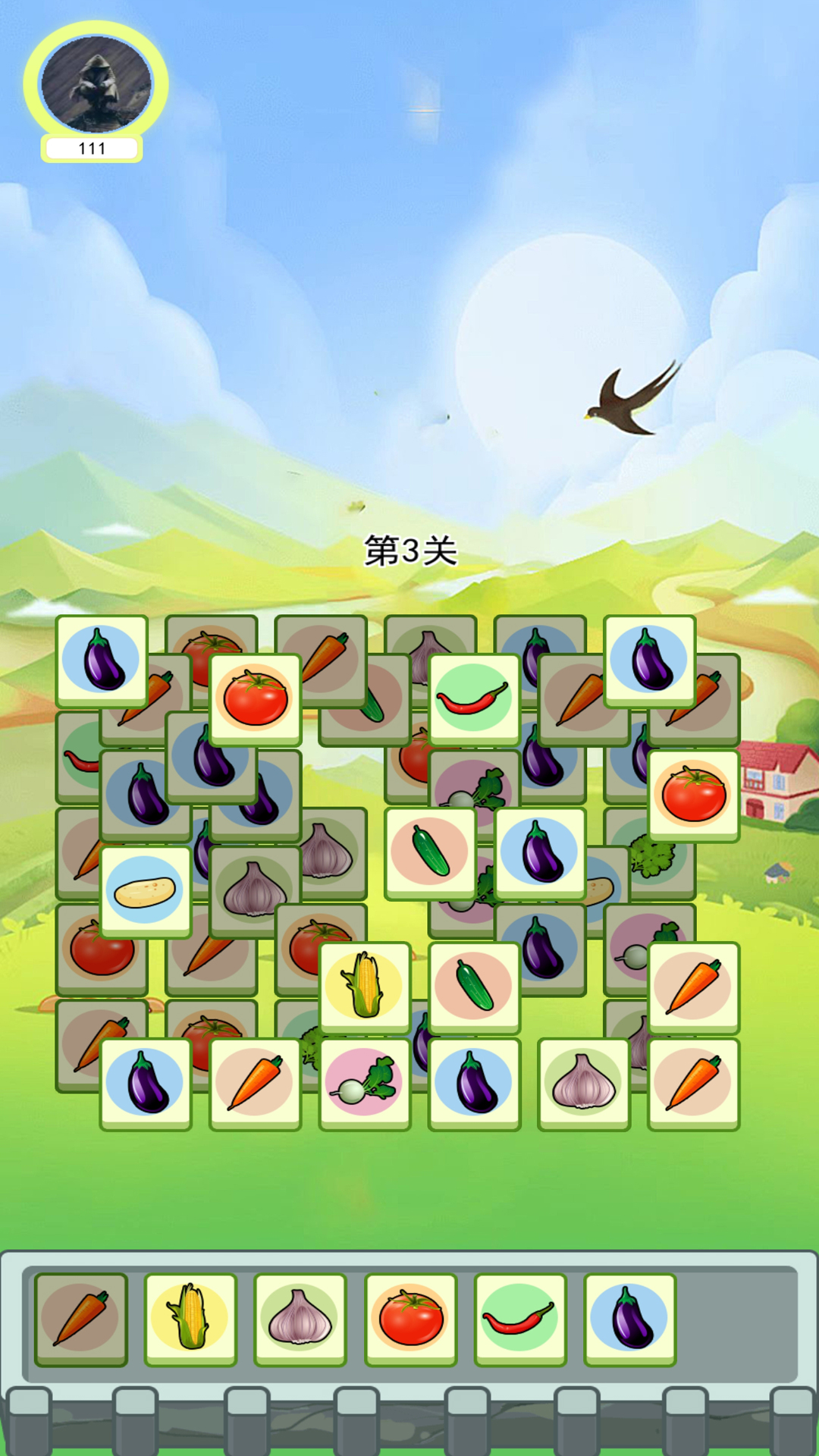Choose the uncovered corn tile on the board

pos(365,987)
